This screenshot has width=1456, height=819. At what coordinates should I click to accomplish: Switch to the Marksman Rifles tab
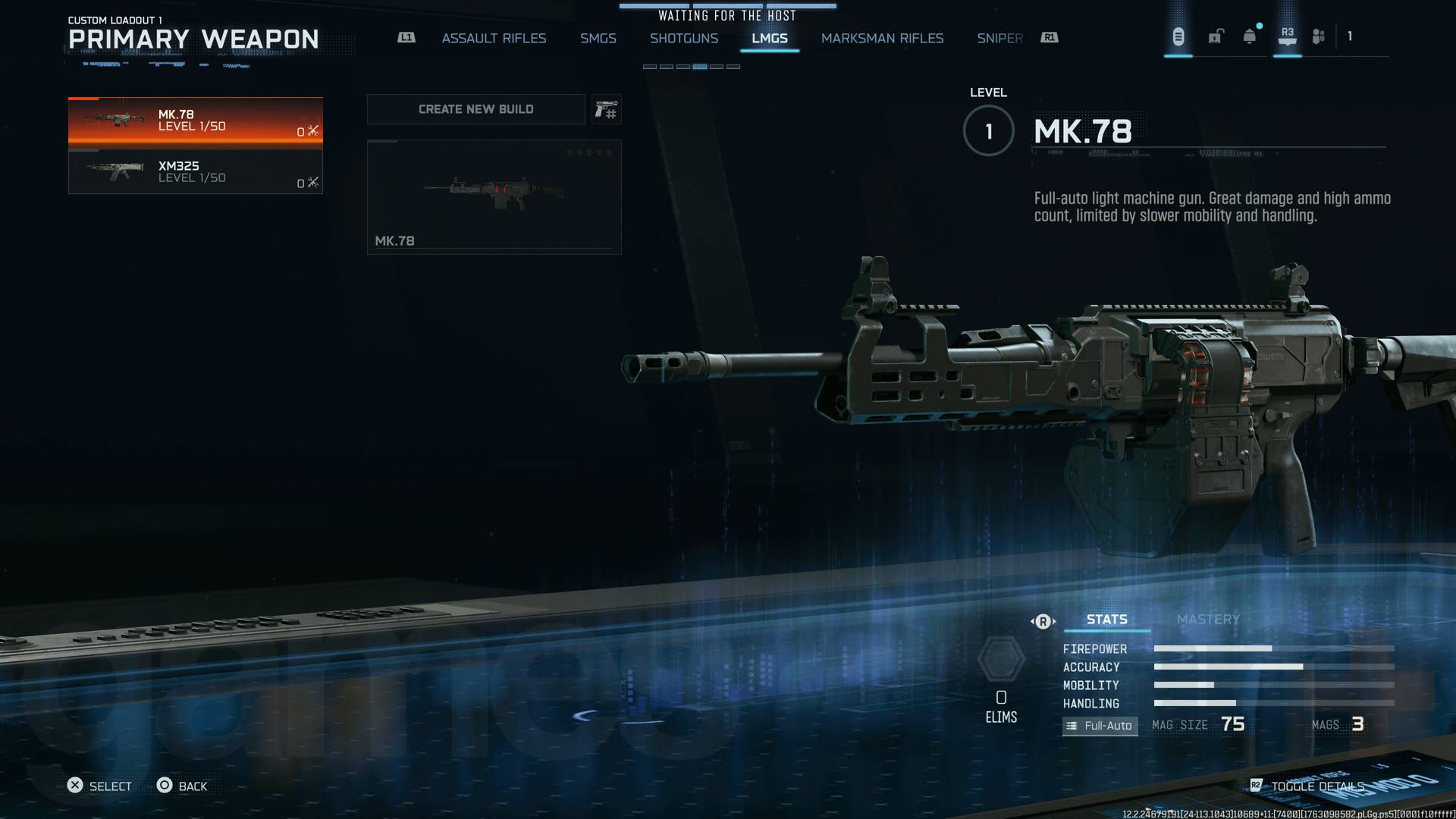point(882,38)
